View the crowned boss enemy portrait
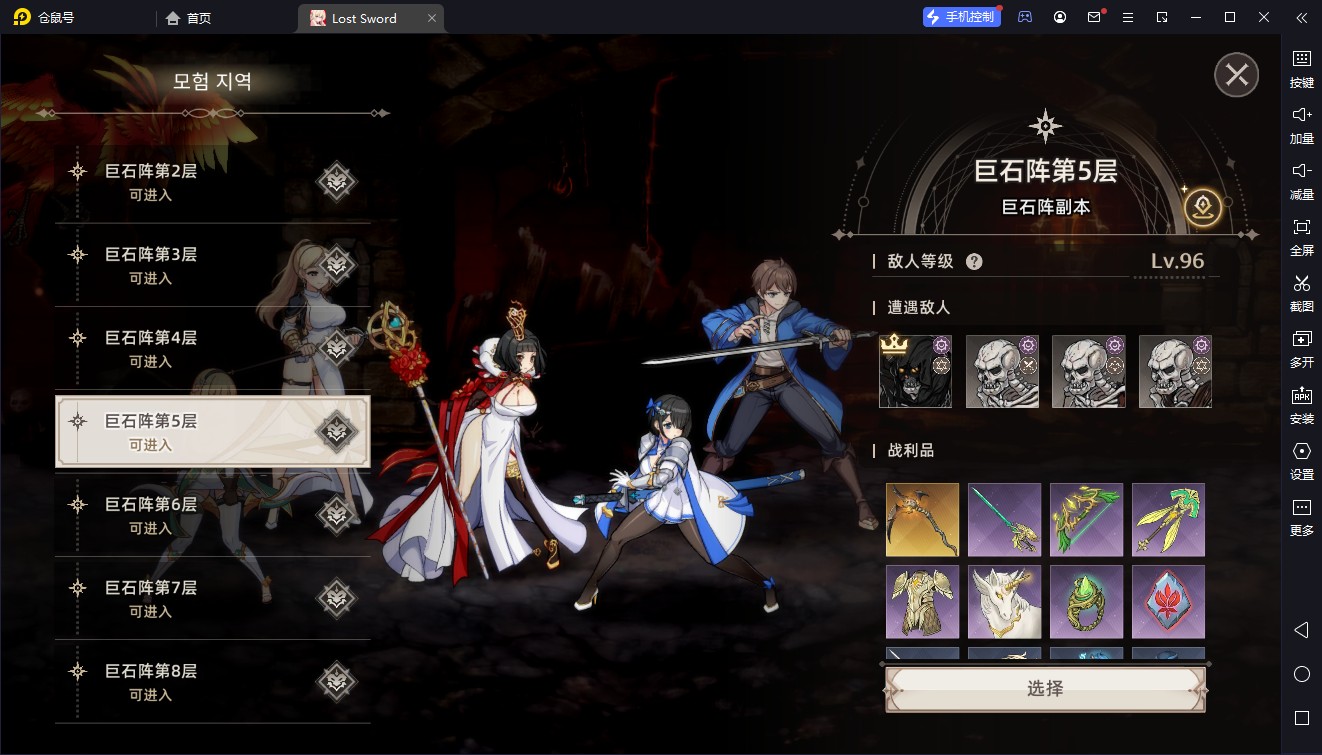This screenshot has width=1322, height=755. coord(915,372)
